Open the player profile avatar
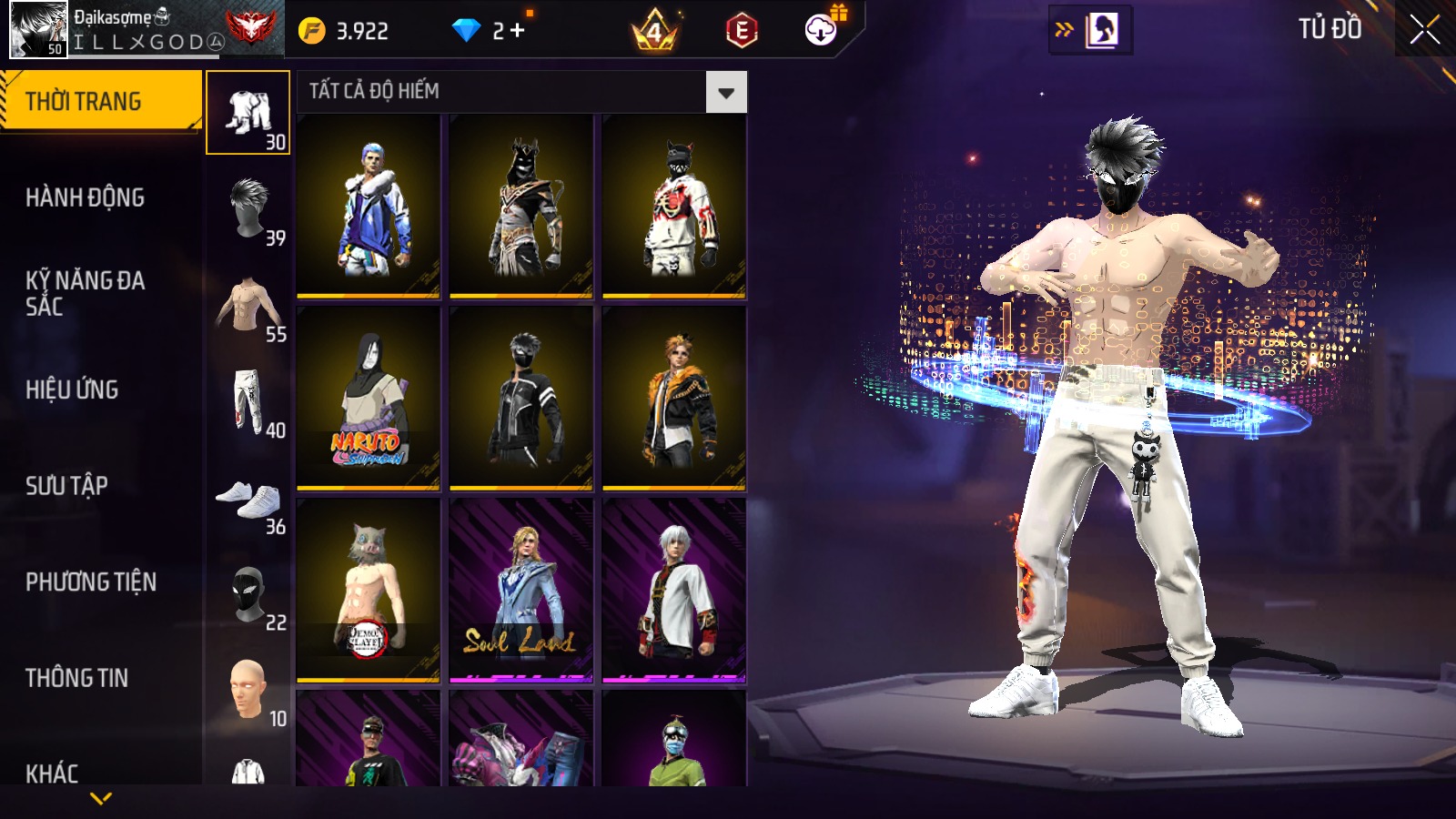 (38, 29)
